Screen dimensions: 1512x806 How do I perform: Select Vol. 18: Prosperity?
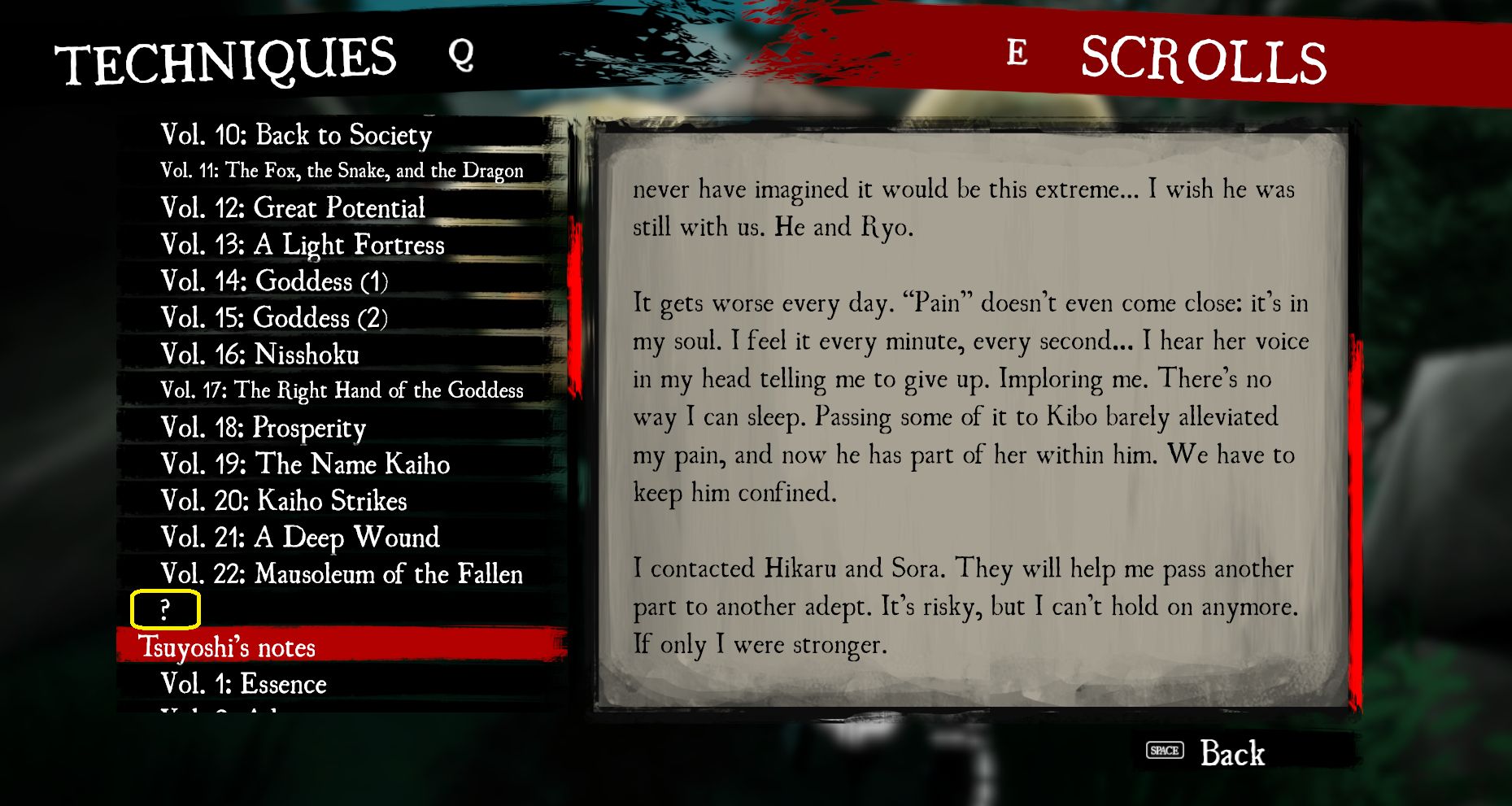pos(263,428)
